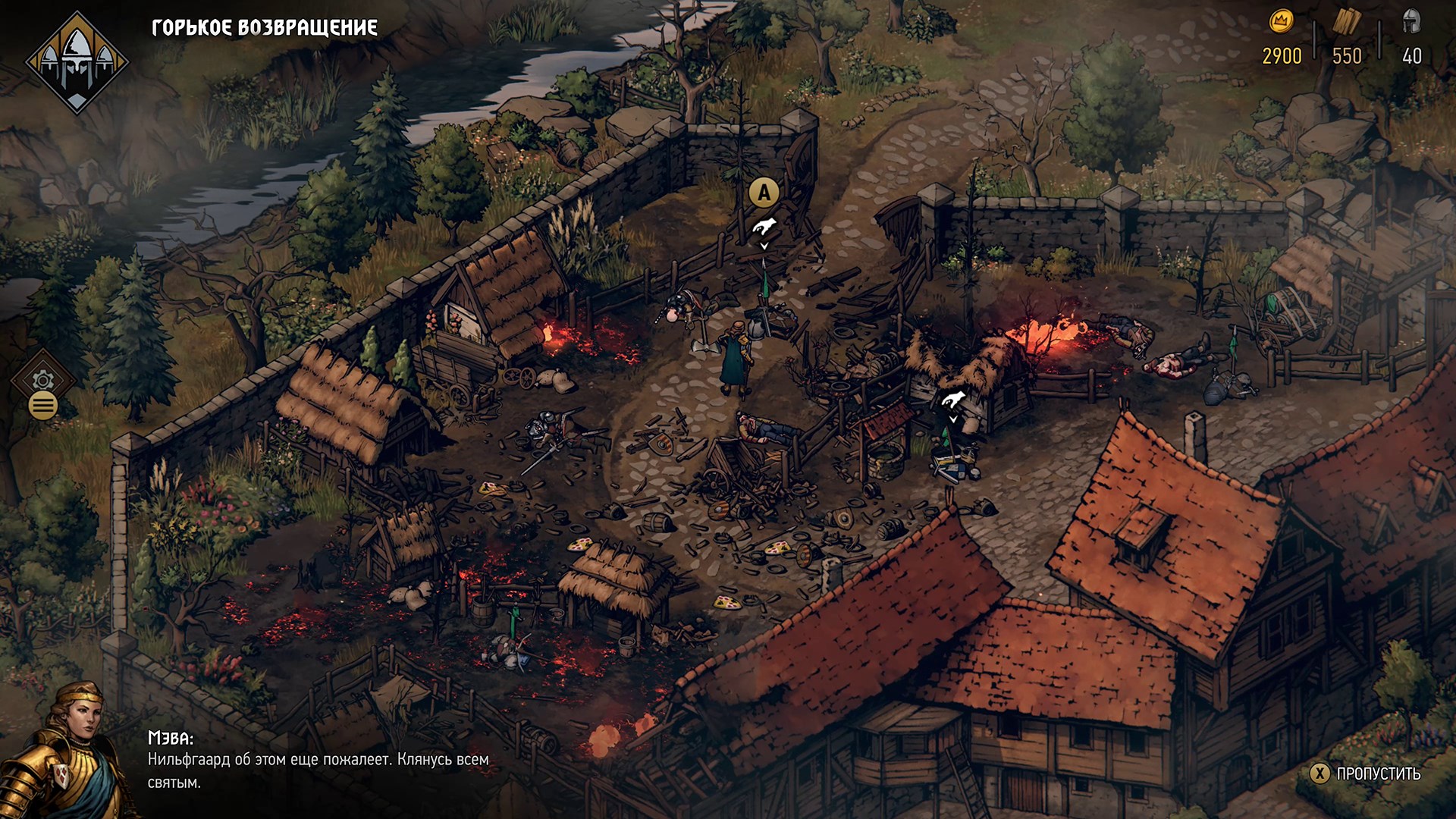
Task: Select the hand marker beside the well
Action: (953, 400)
